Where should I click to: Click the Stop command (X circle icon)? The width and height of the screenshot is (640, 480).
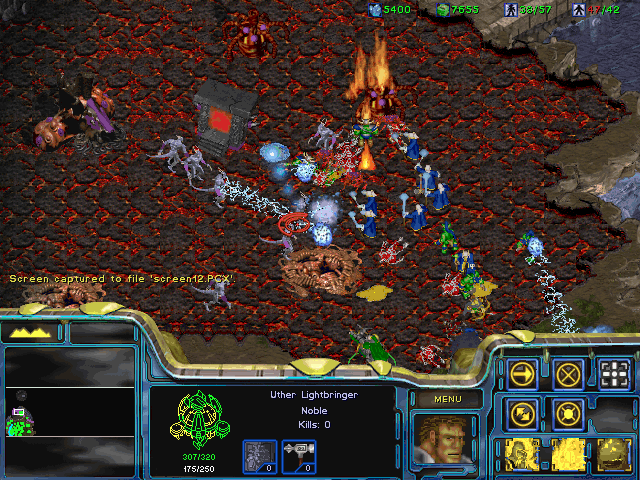[x=569, y=374]
